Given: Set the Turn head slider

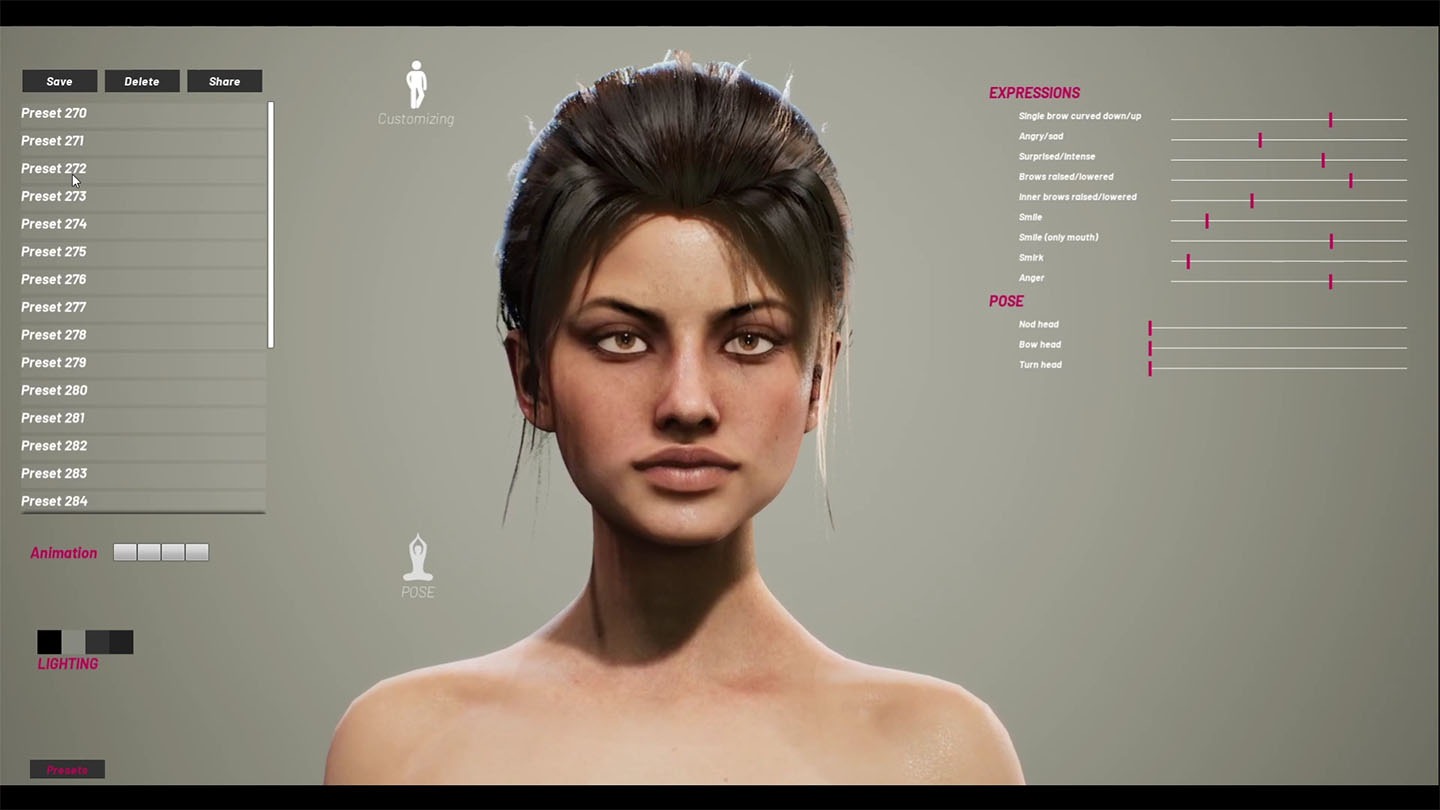Looking at the screenshot, I should tap(1150, 368).
